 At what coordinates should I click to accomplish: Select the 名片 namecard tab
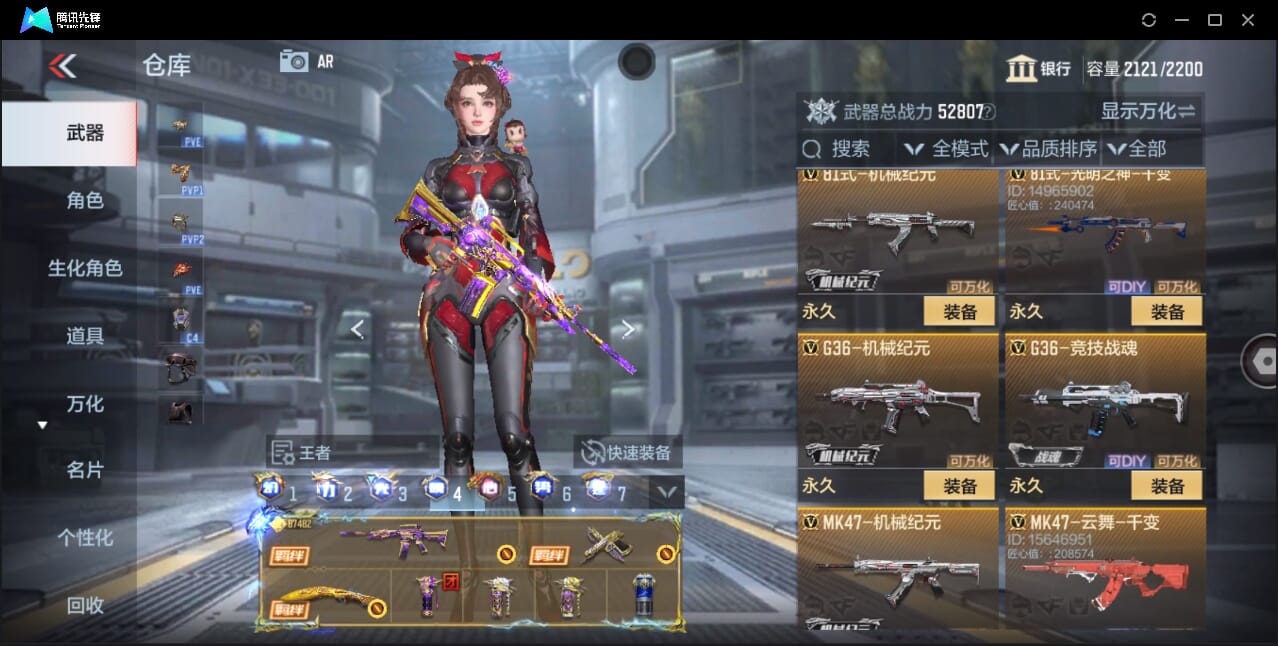click(84, 470)
